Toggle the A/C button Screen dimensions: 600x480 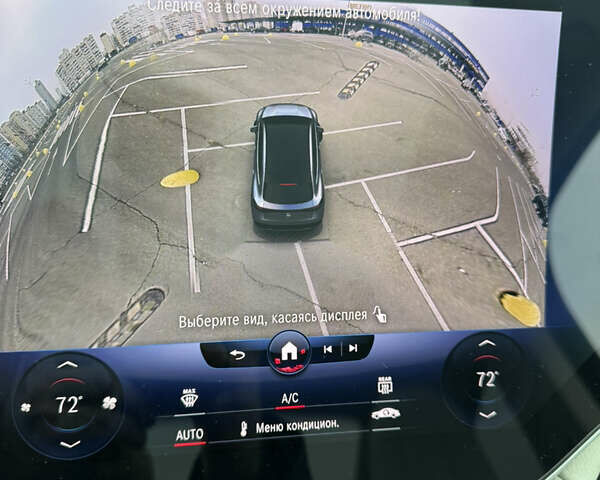(x=290, y=399)
